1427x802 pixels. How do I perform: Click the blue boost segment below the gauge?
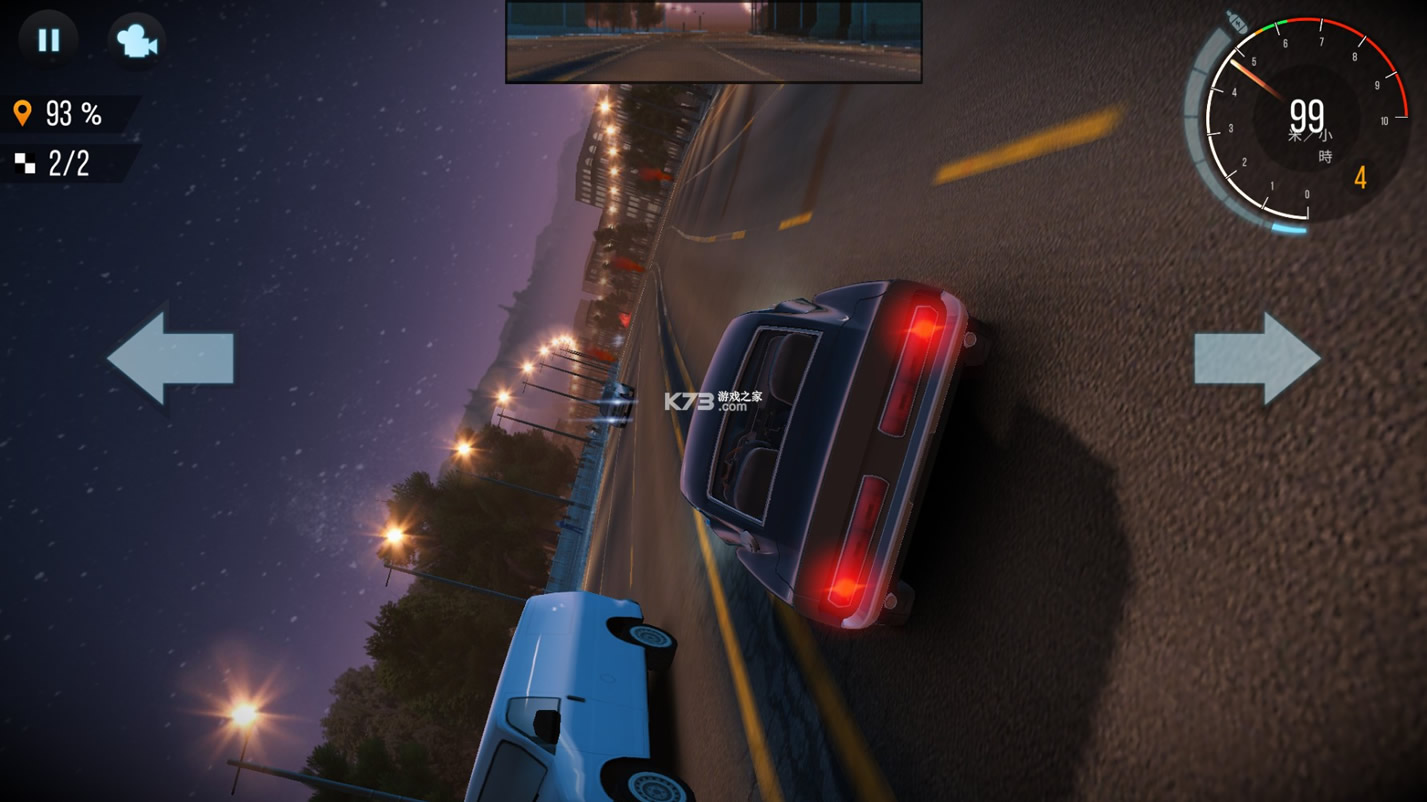pos(1289,228)
